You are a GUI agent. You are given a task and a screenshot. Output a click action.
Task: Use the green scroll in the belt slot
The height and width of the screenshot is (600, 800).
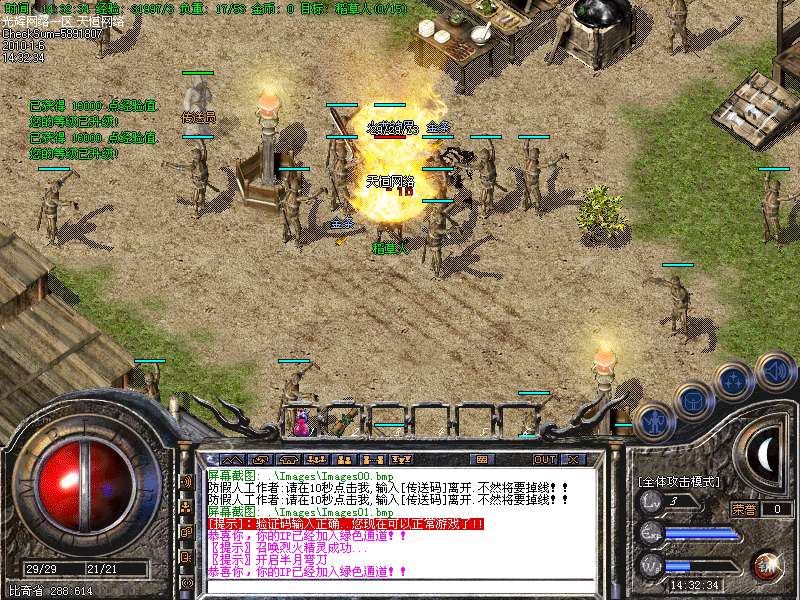click(x=343, y=418)
